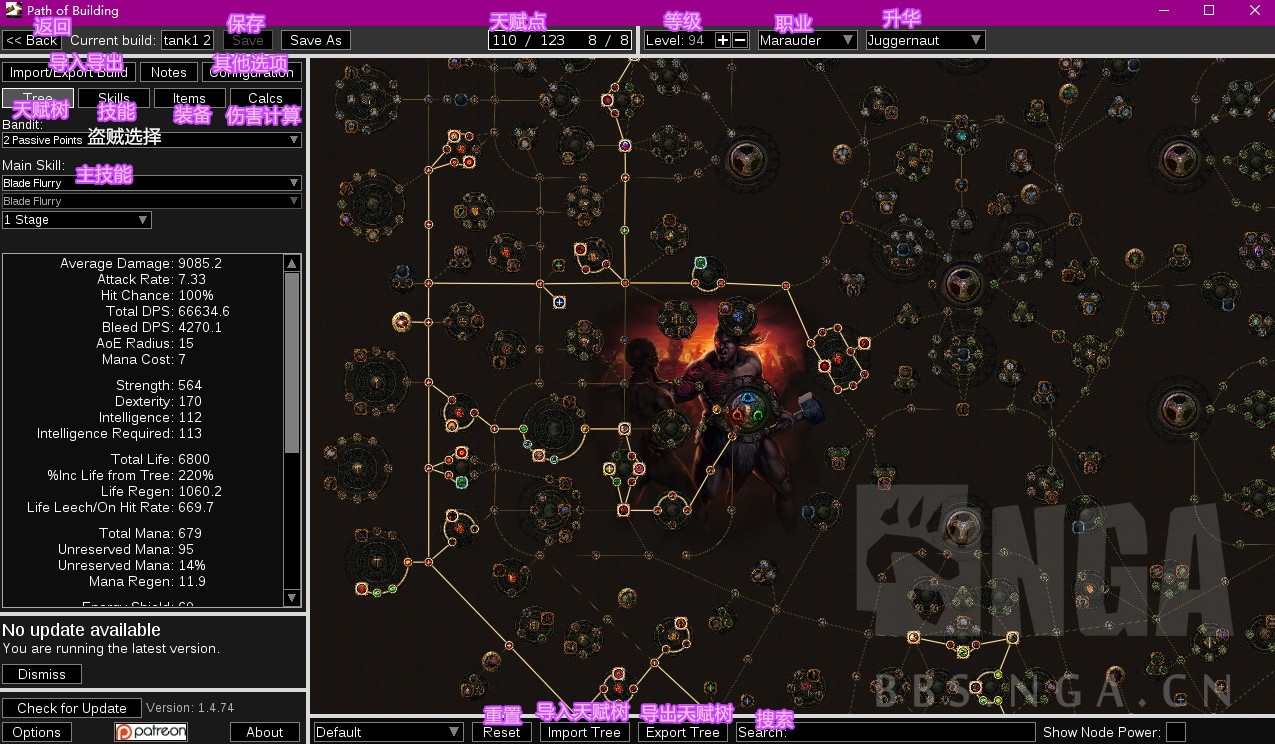Switch to the Items tab
Screen dimensions: 1275x744
(189, 98)
